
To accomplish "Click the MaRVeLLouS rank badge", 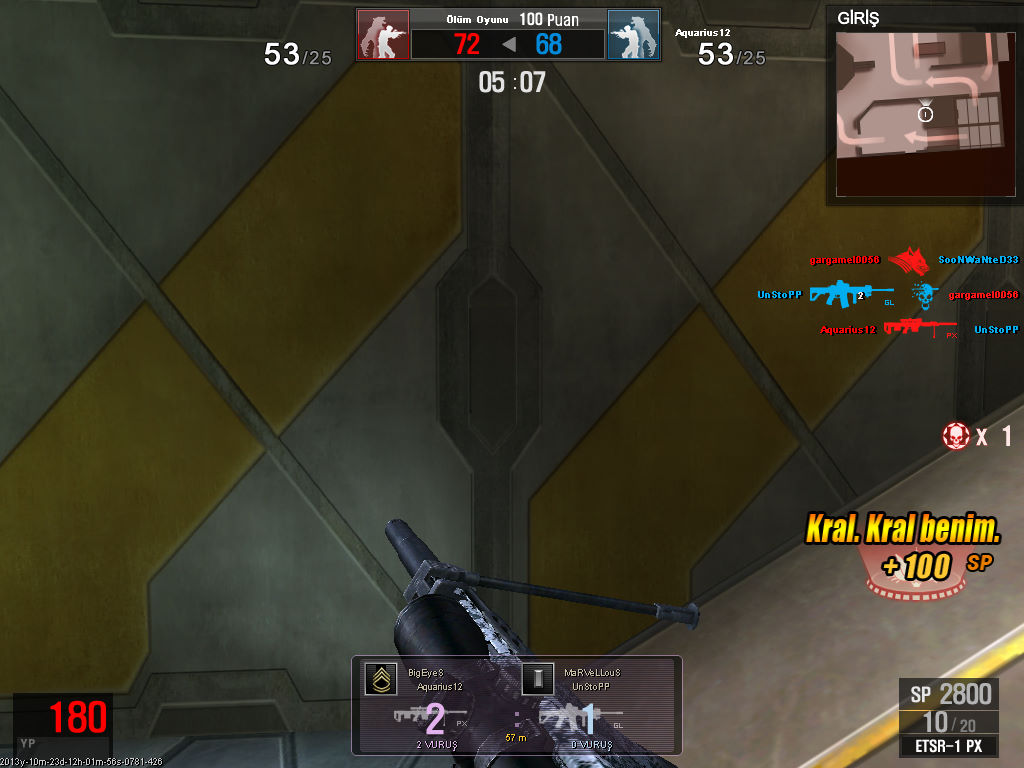I will [537, 680].
